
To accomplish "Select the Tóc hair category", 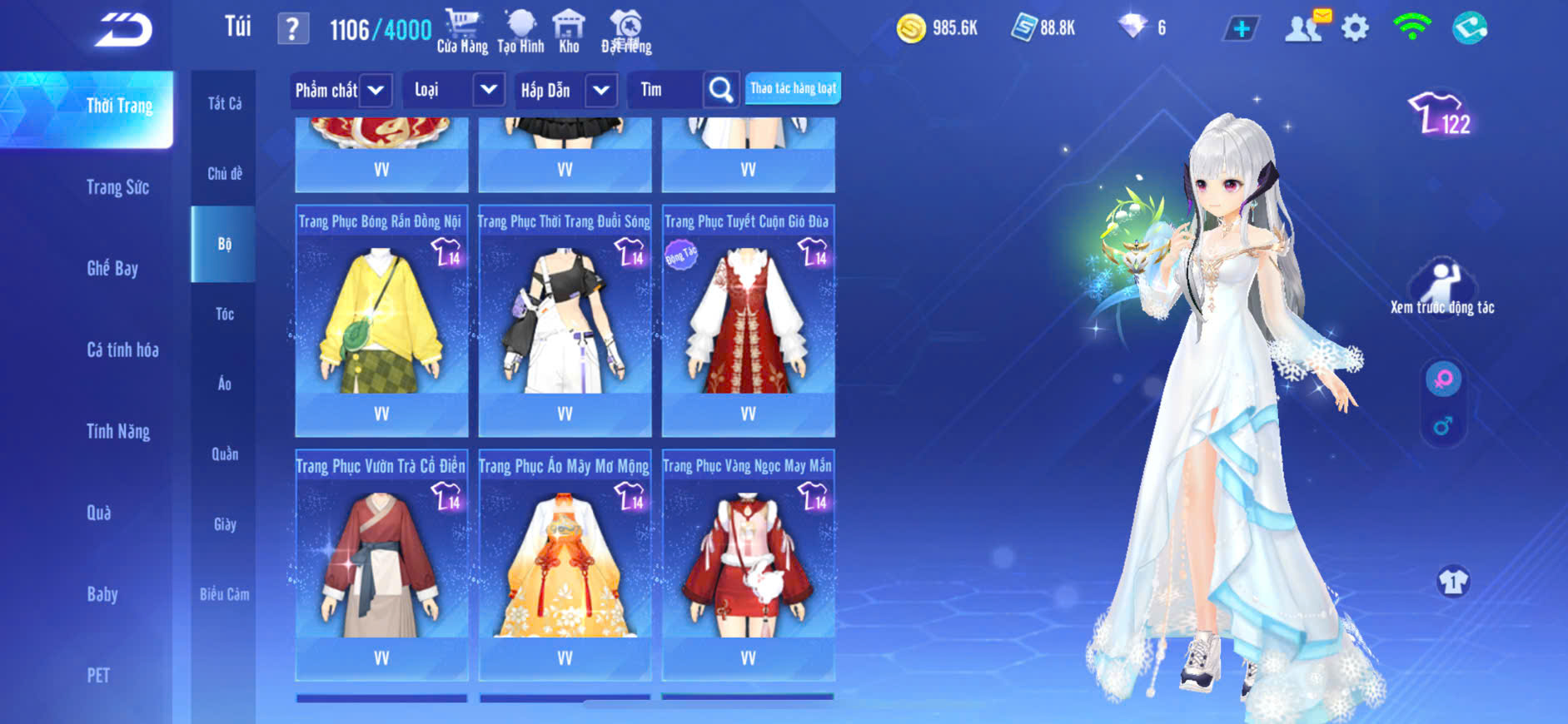I will [x=224, y=314].
